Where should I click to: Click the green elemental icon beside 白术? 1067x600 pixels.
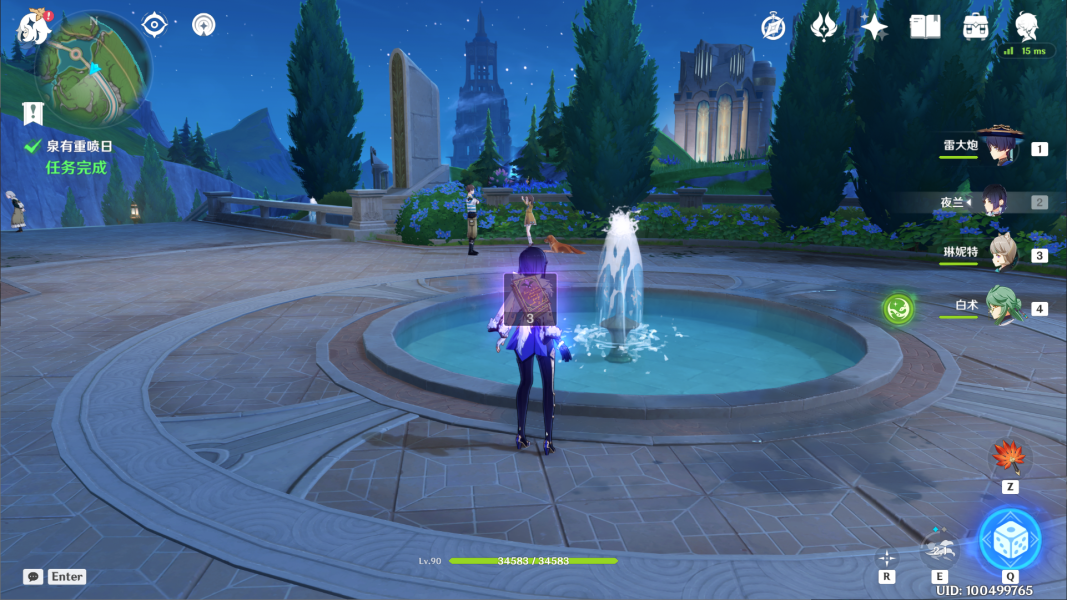coord(897,308)
